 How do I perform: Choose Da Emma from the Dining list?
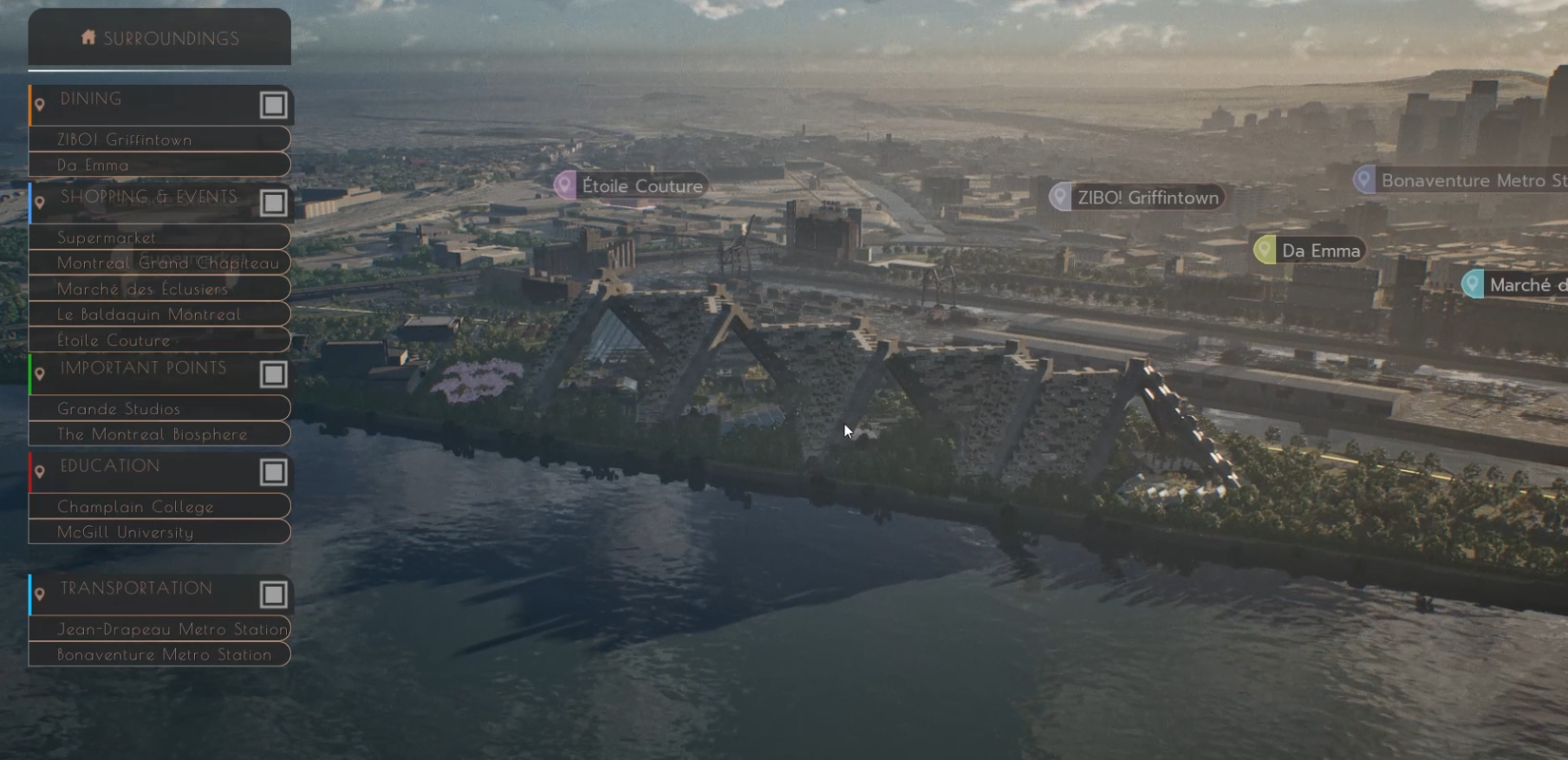point(159,165)
